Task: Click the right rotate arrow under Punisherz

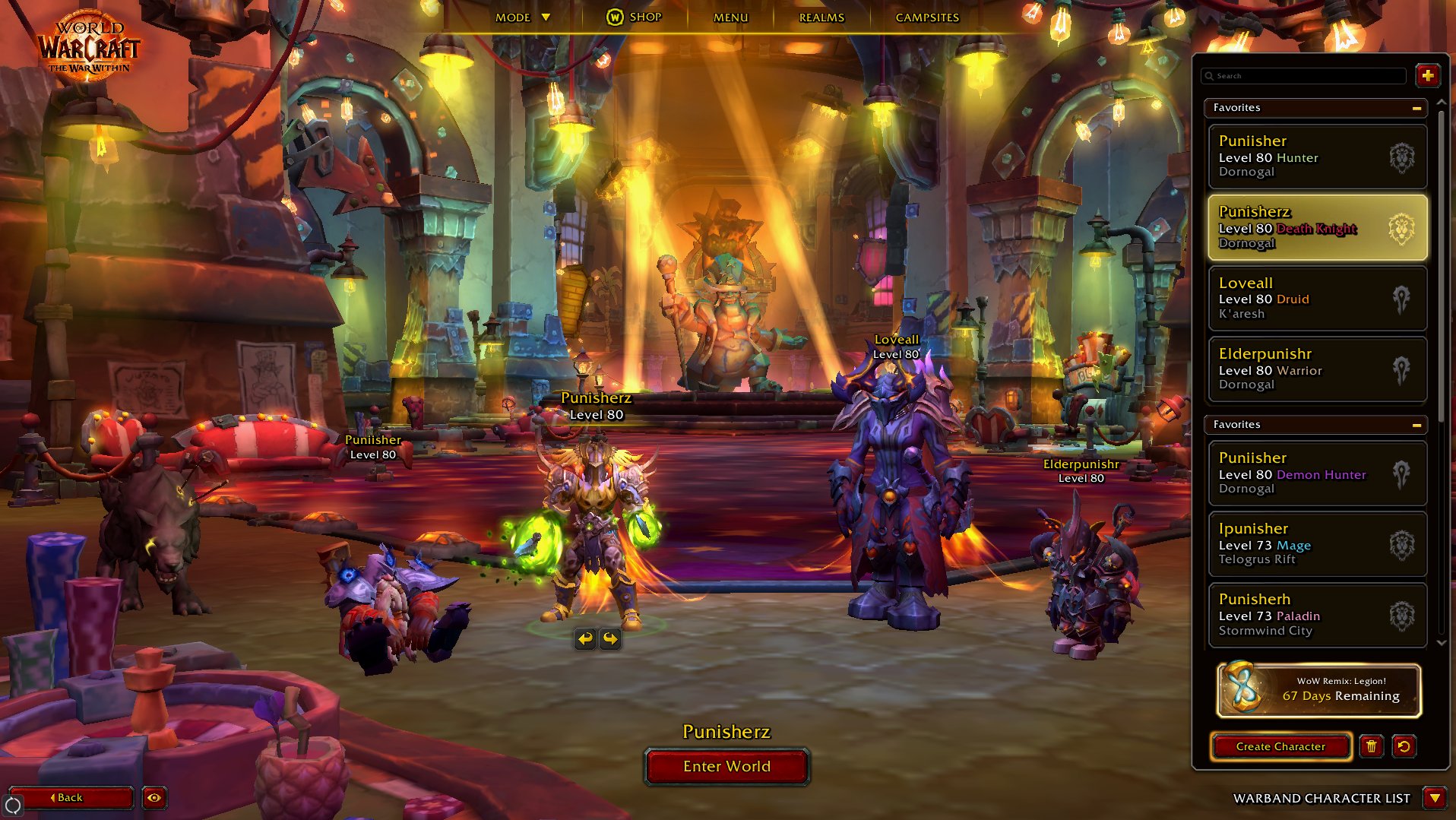Action: coord(610,639)
